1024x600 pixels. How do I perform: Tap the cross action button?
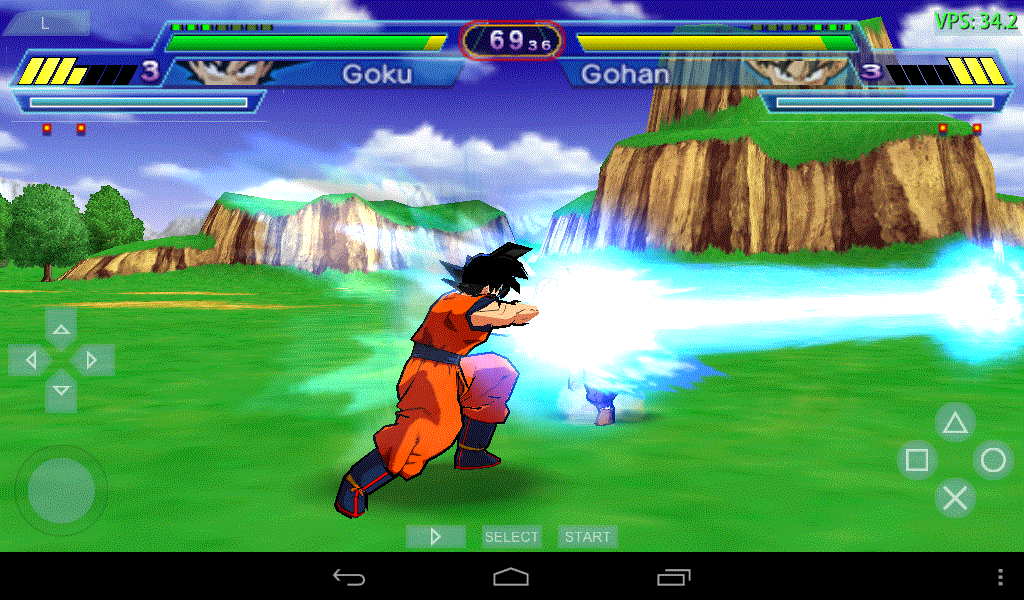pyautogui.click(x=955, y=497)
